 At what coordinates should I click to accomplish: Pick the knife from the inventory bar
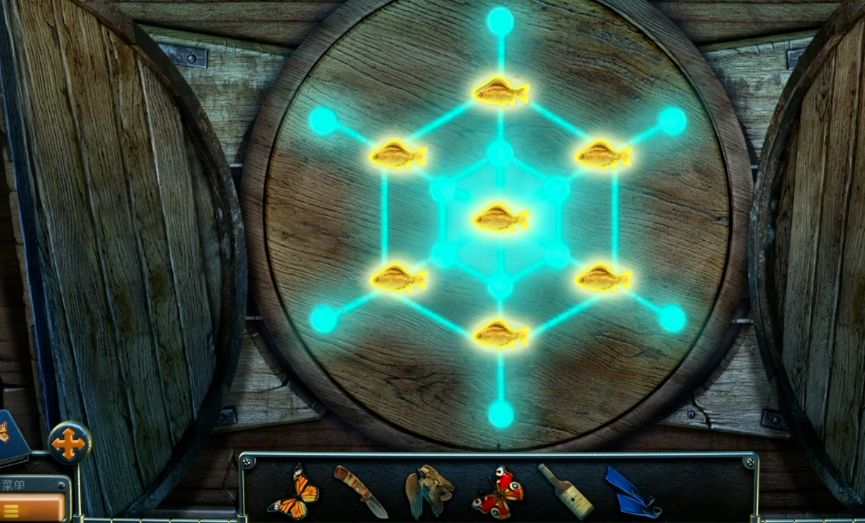(x=360, y=491)
